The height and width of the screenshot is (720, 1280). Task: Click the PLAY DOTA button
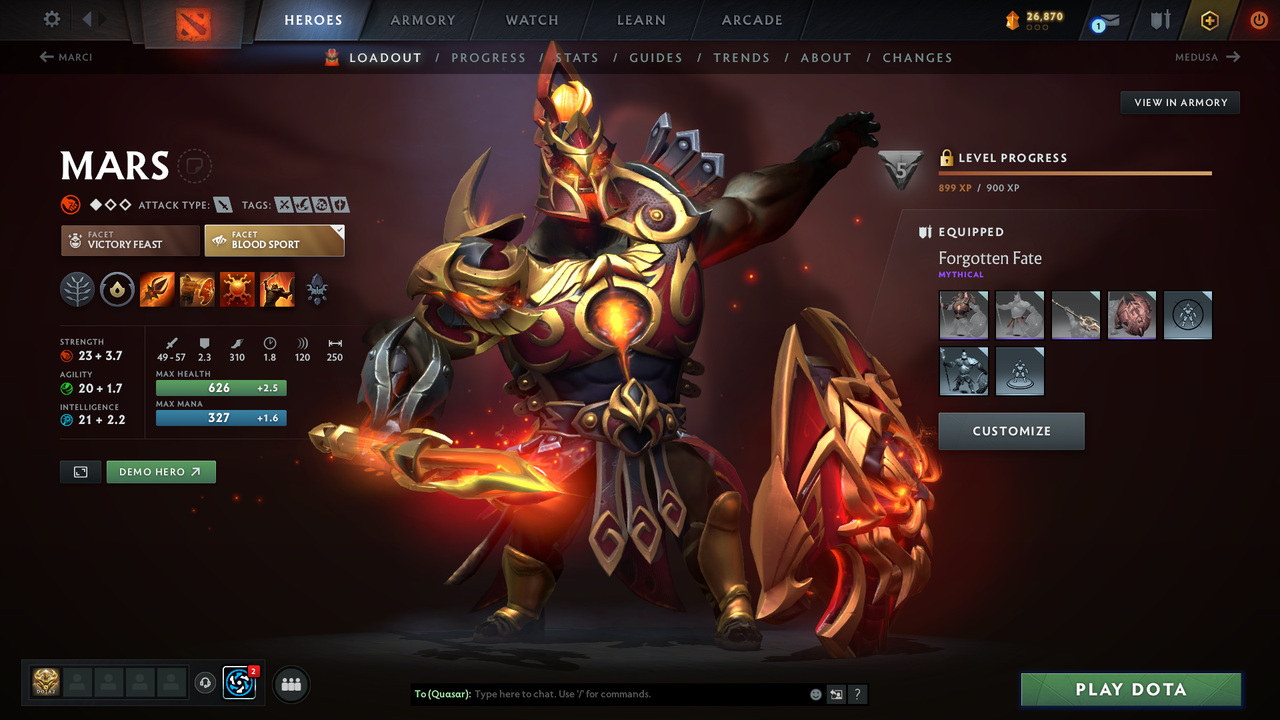click(1130, 689)
